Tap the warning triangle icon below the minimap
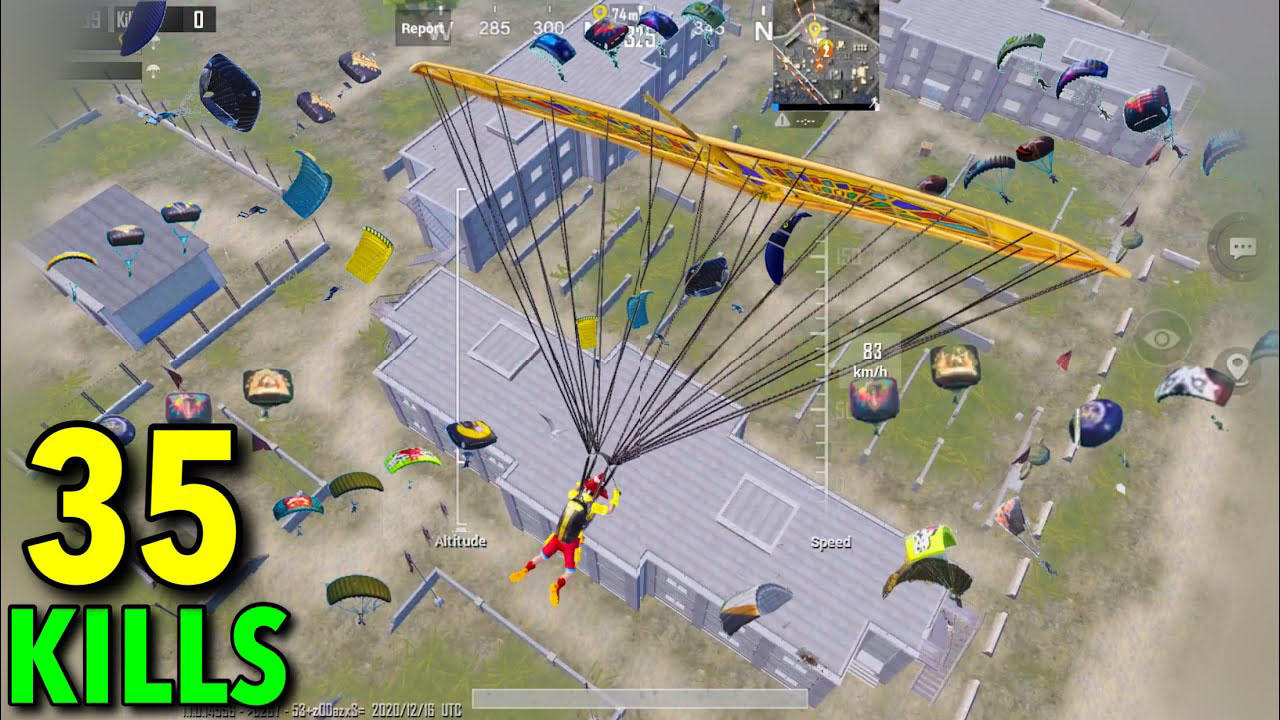Viewport: 1280px width, 720px height. 782,119
